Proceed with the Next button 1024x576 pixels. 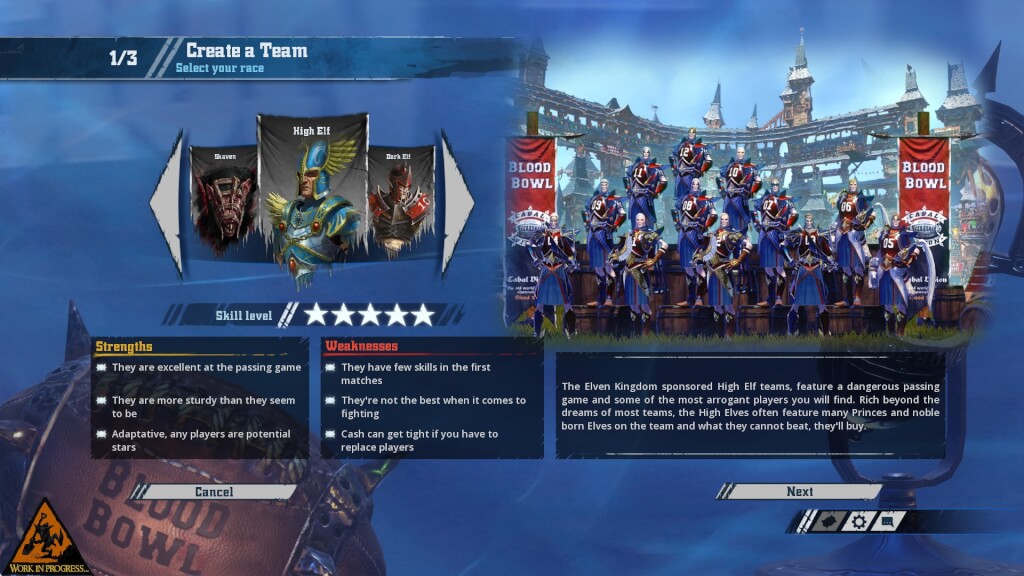799,492
